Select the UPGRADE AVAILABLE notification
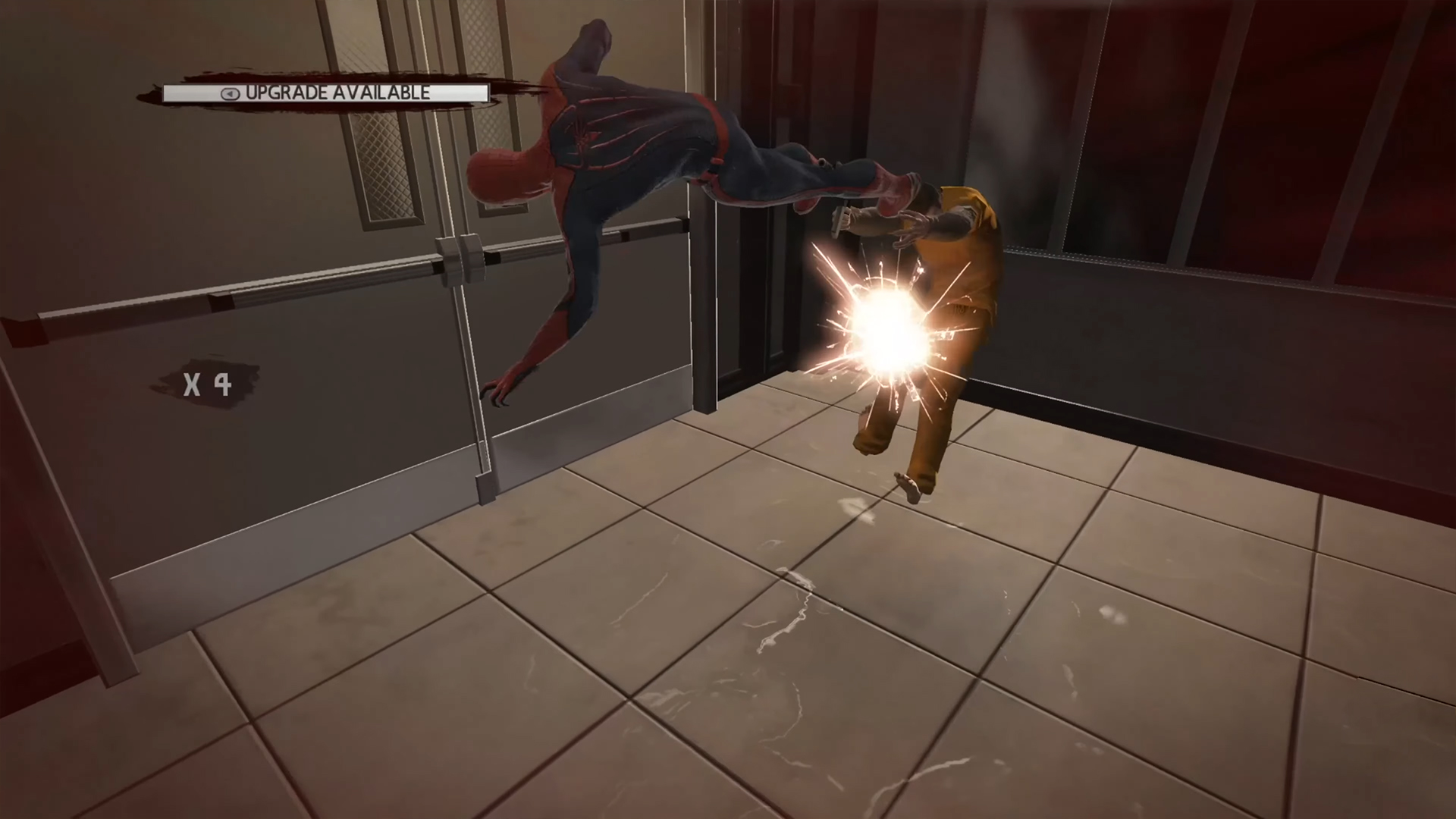This screenshot has height=819, width=1456. point(326,93)
